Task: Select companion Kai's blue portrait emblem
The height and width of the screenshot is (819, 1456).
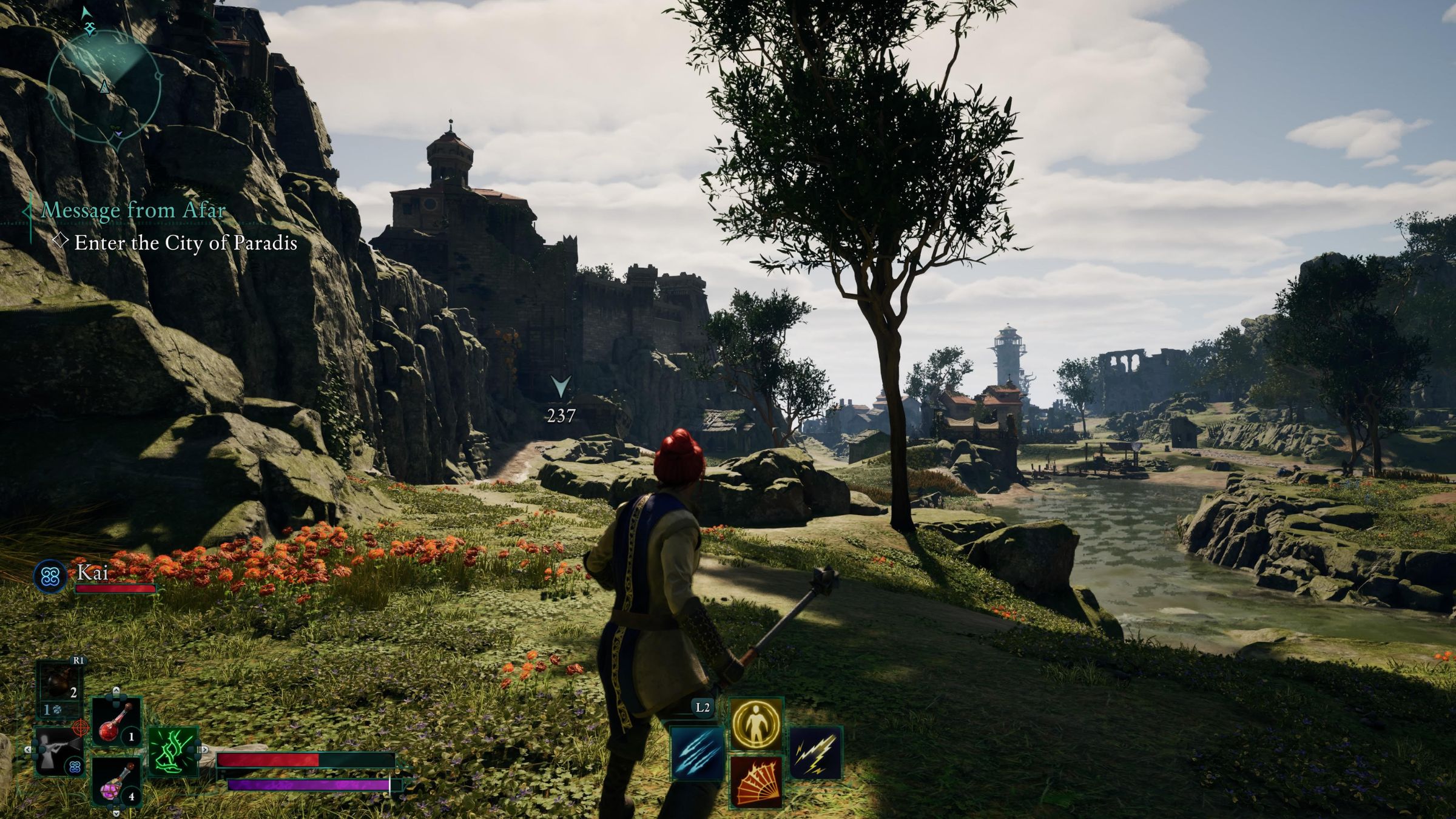Action: pos(50,576)
